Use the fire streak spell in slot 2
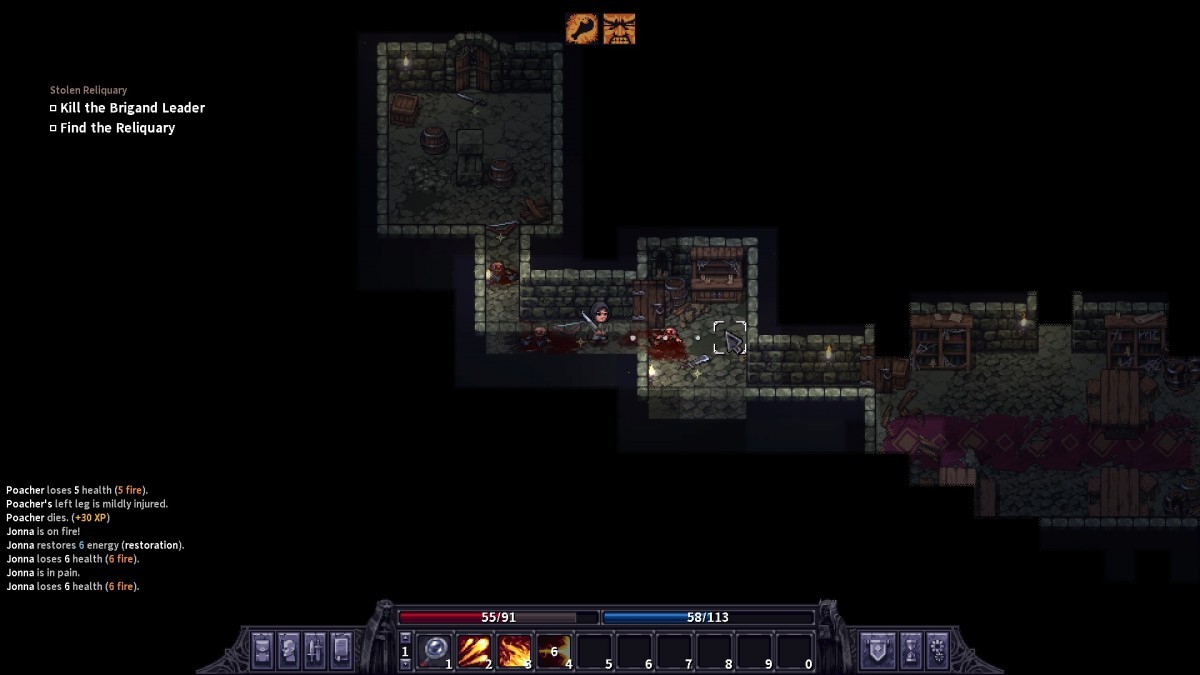 473,651
